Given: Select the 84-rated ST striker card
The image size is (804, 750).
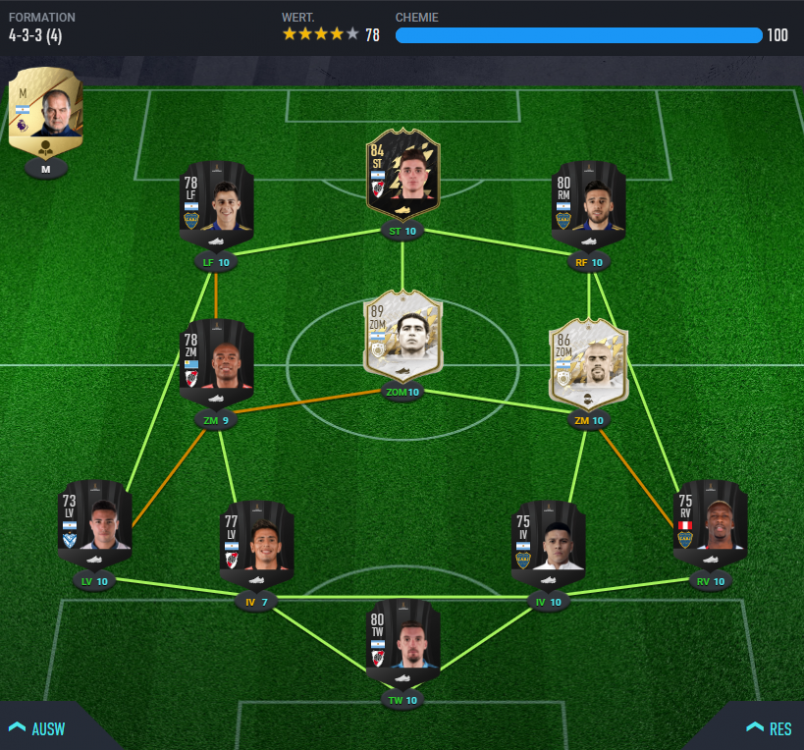Looking at the screenshot, I should tap(402, 175).
